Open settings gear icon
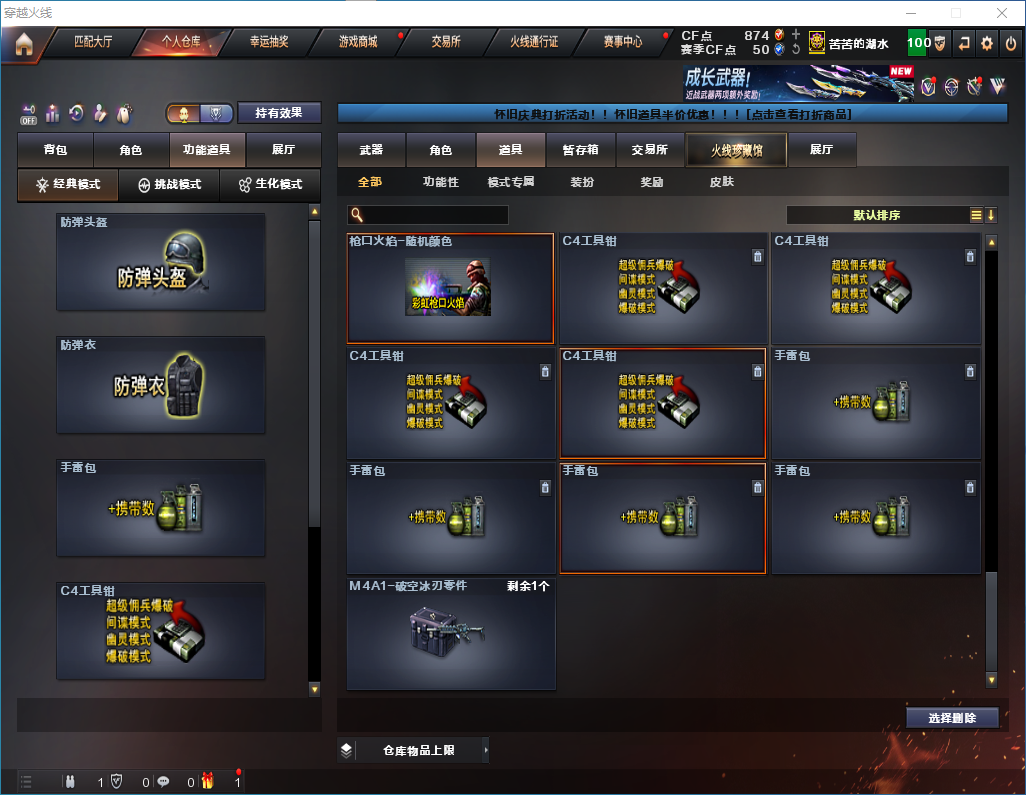The image size is (1026, 795). pos(987,43)
